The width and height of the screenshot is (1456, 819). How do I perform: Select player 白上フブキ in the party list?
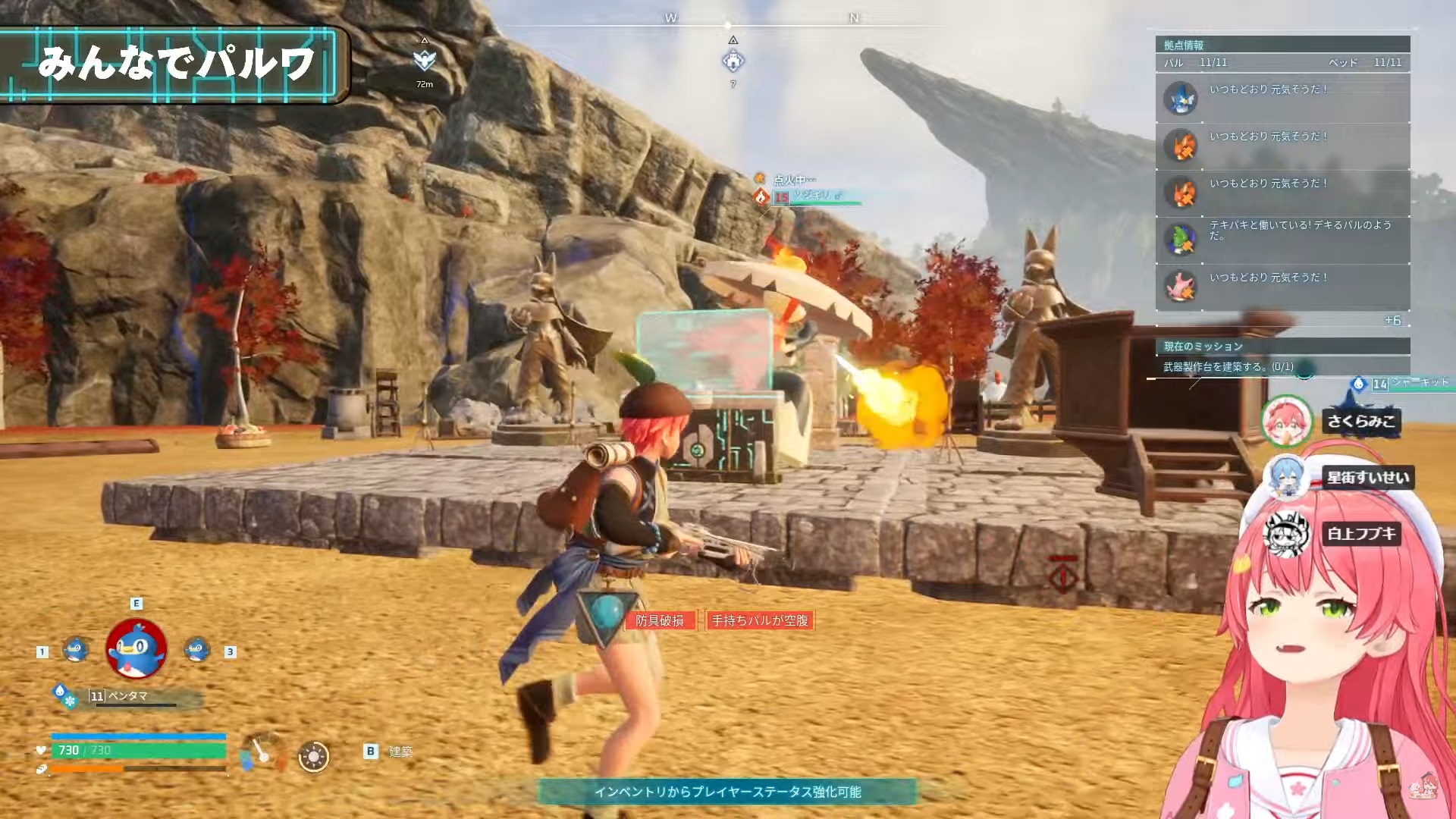(1361, 534)
